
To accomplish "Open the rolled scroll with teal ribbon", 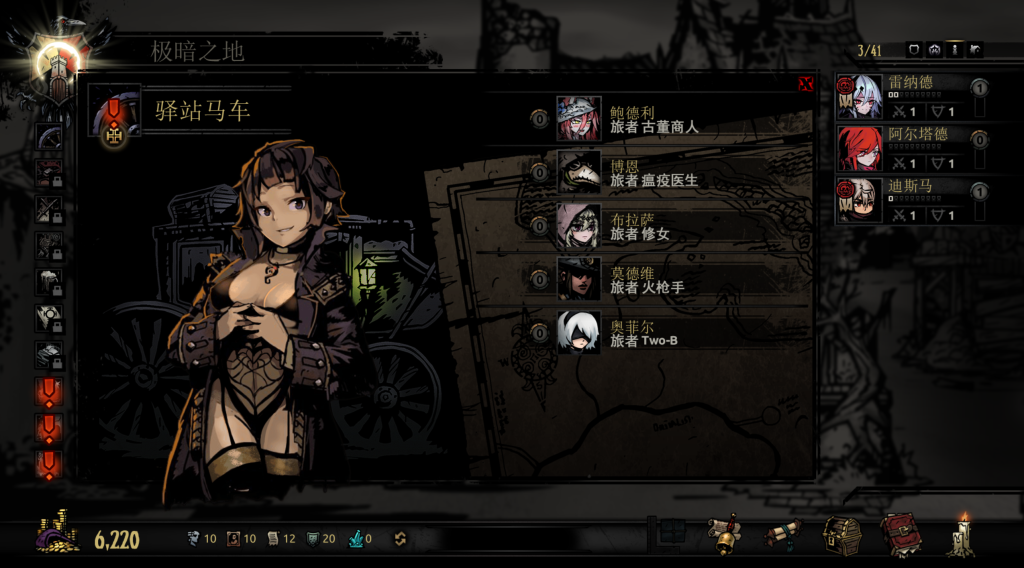I will coord(783,536).
